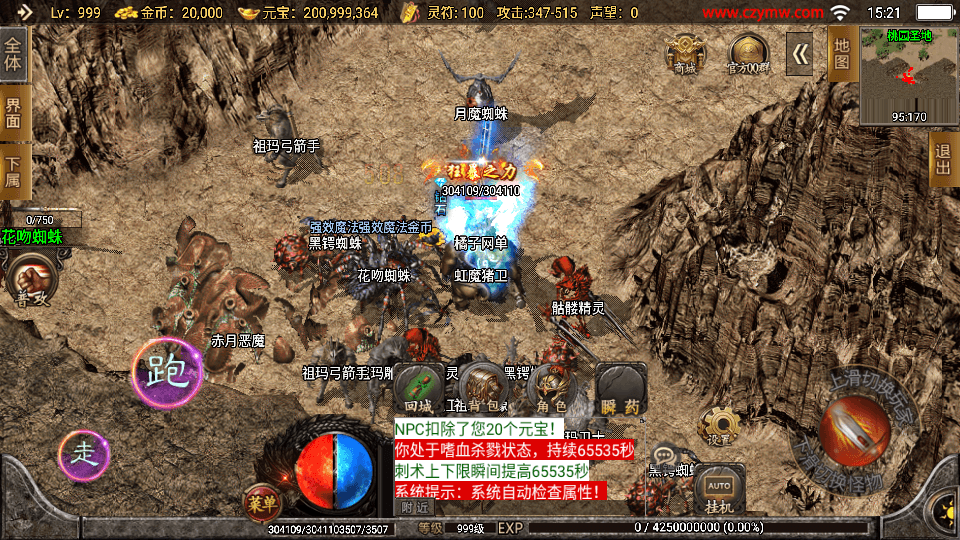This screenshot has width=960, height=540.
Task: Open the 菜单 menu button
Action: tap(262, 503)
